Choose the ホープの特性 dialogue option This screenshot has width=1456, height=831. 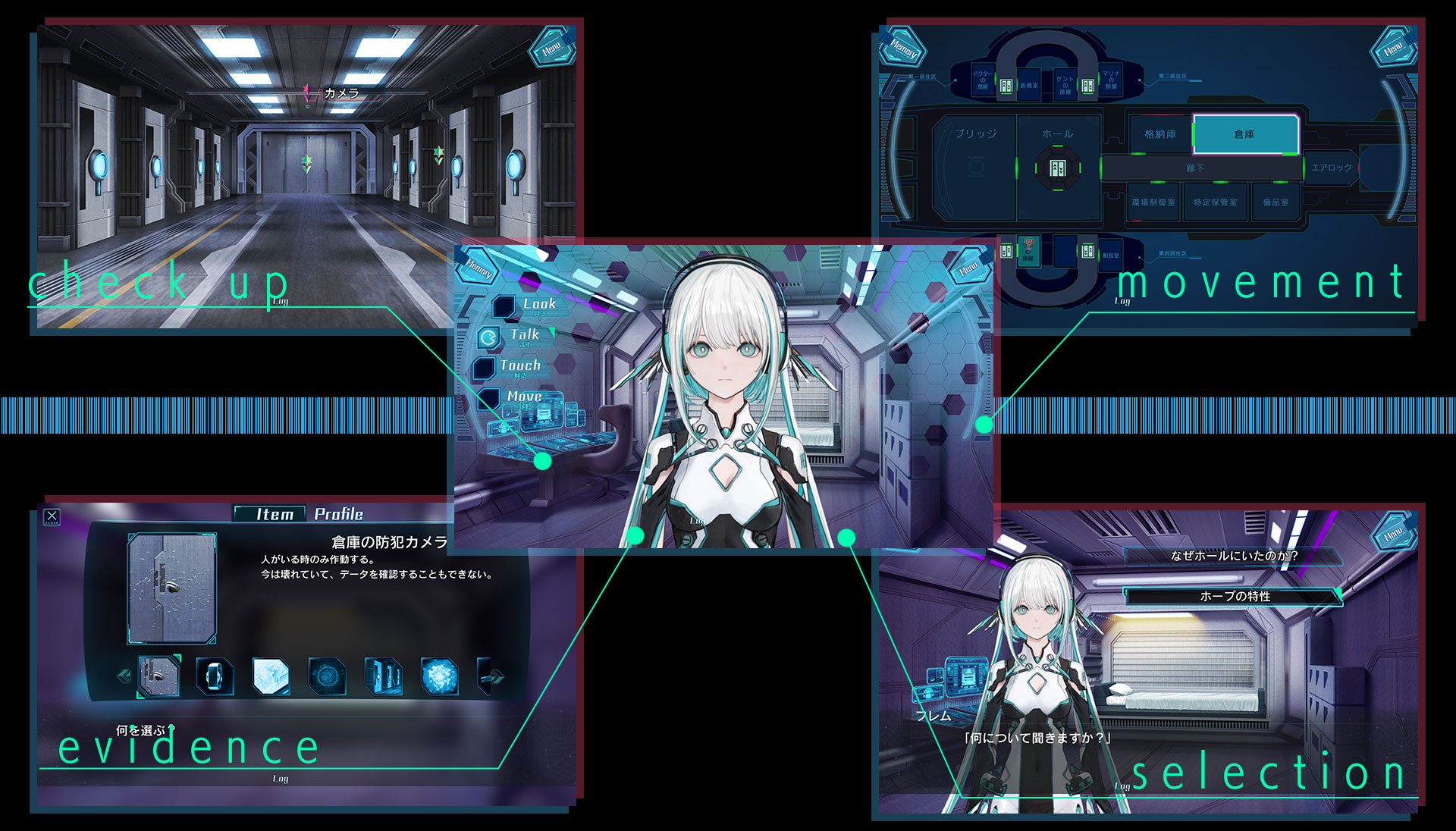[1235, 597]
